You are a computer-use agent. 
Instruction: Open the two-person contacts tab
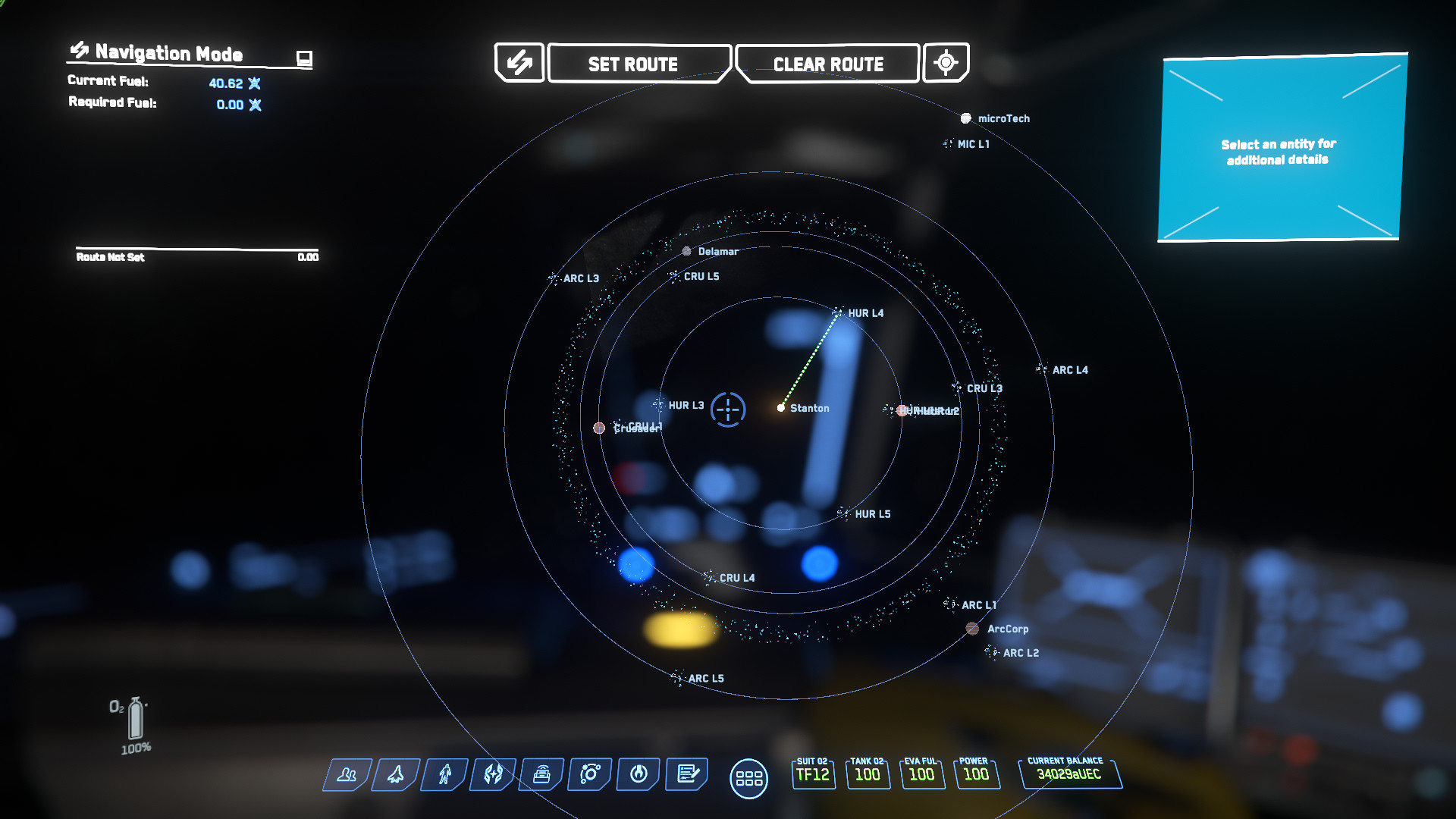(347, 774)
